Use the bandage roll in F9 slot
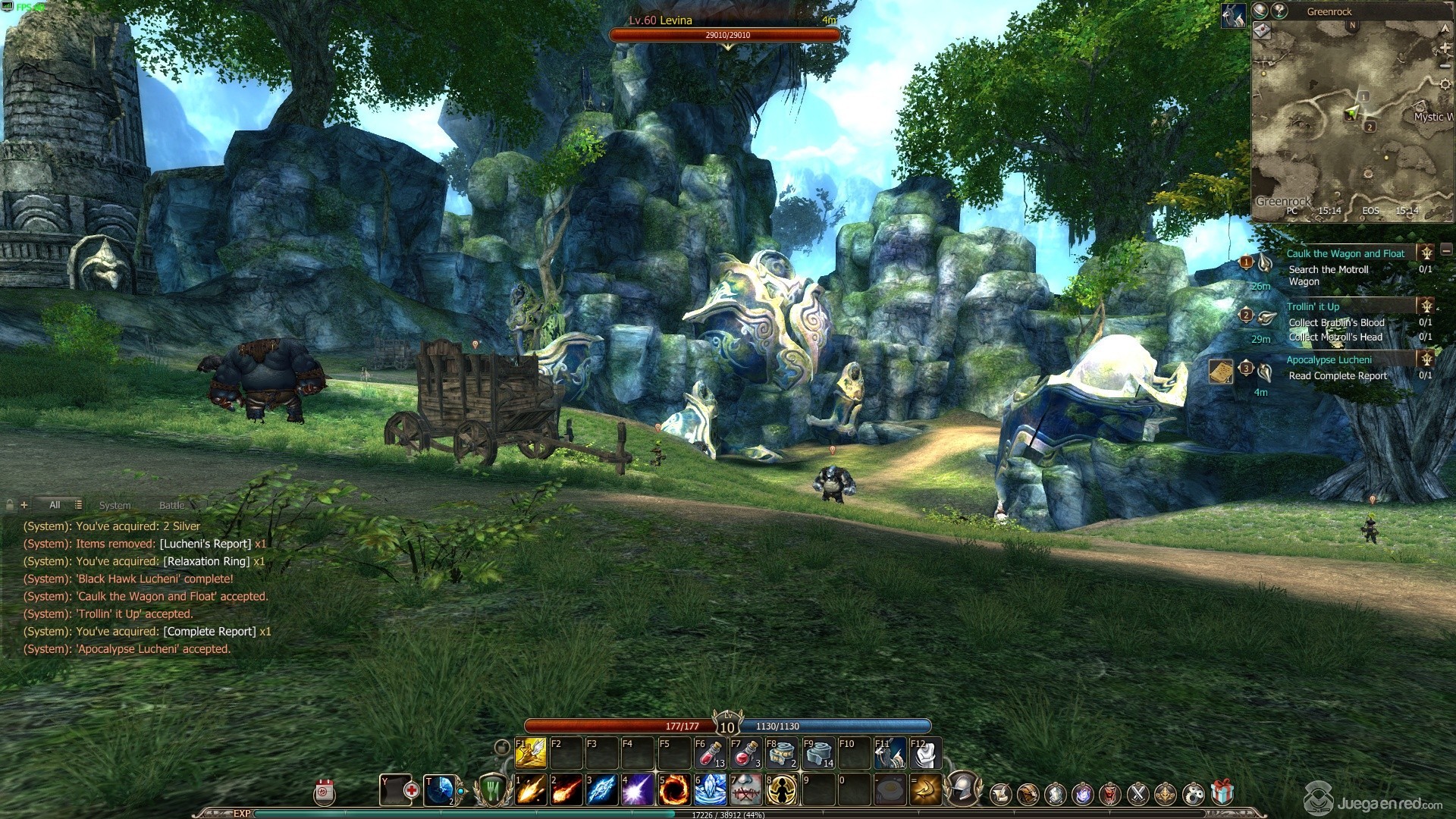This screenshot has width=1456, height=819. (x=818, y=754)
